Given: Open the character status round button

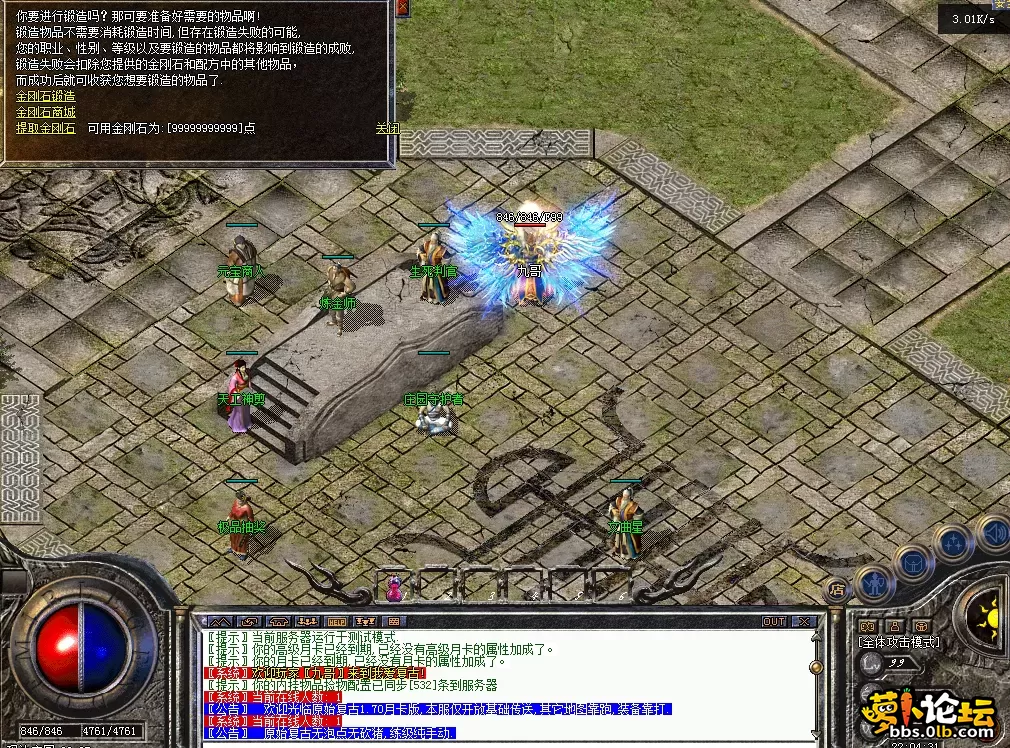Looking at the screenshot, I should 875,581.
